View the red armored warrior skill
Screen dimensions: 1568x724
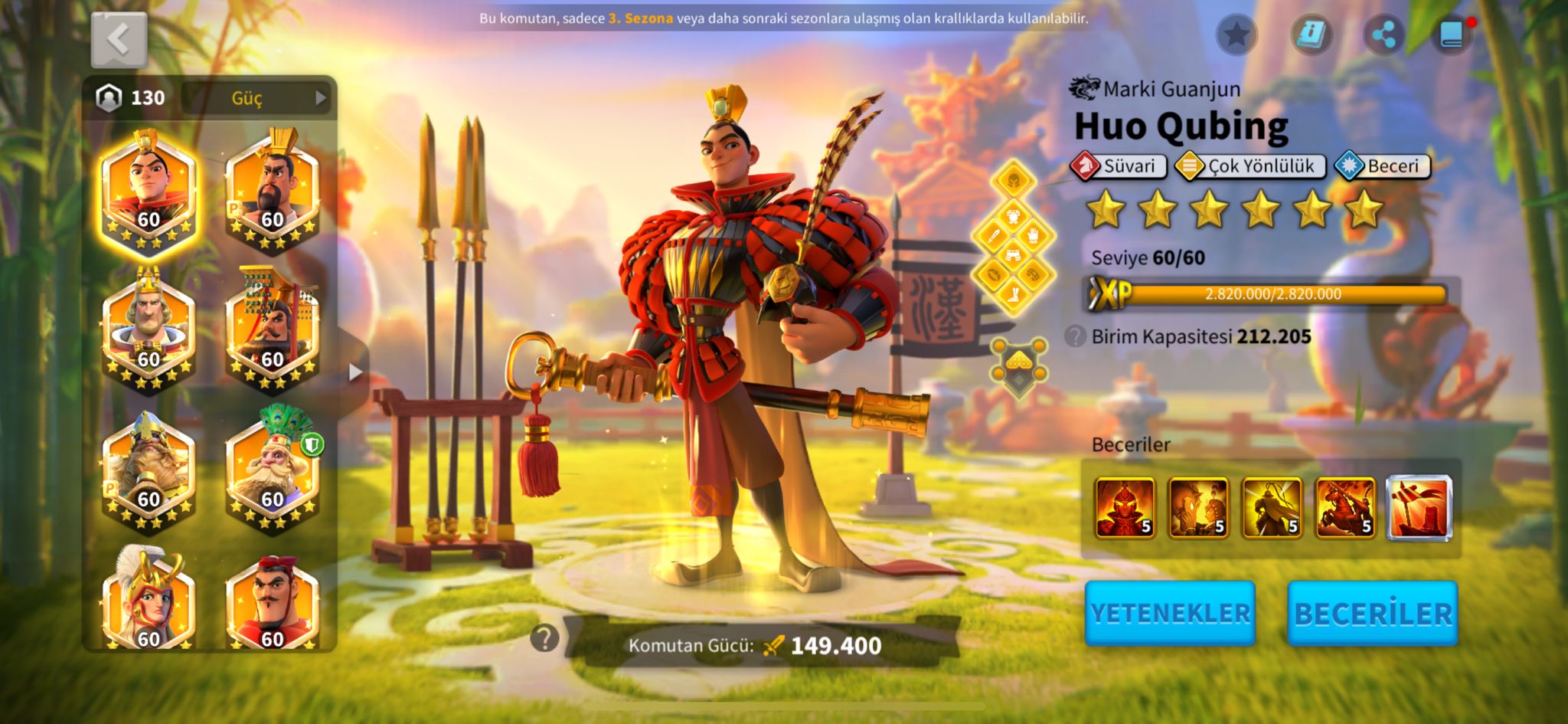[1125, 508]
